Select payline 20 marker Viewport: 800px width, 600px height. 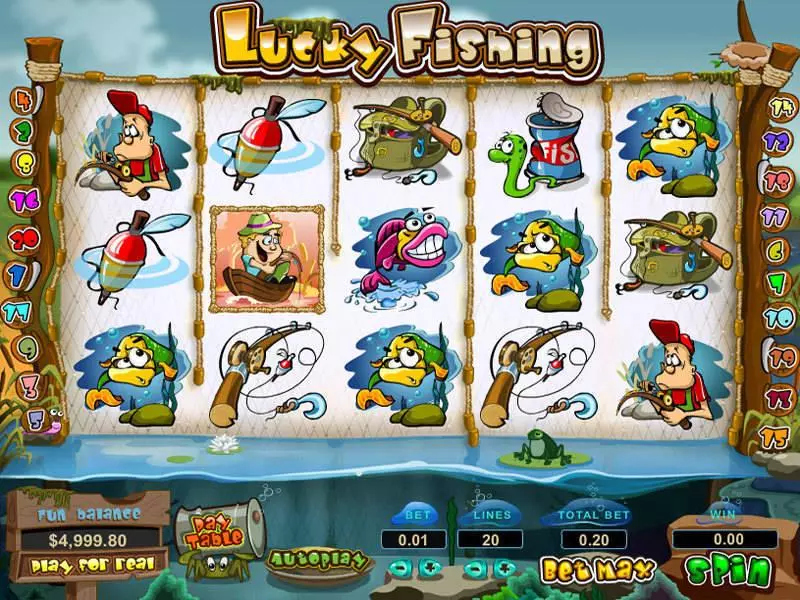pyautogui.click(x=22, y=239)
